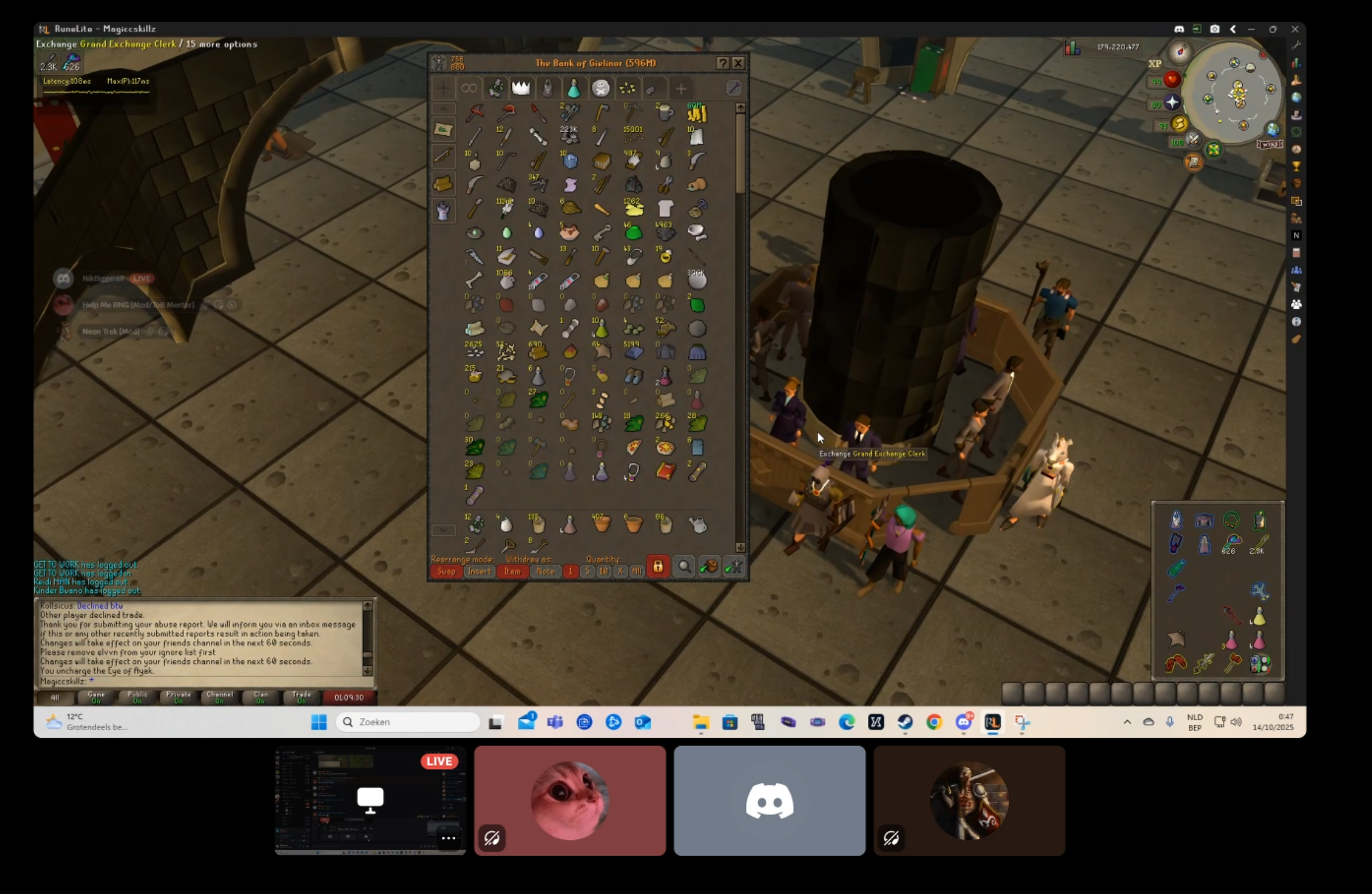Toggle run with the yellow boot orb
Screen dimensions: 1372x894
[x=1179, y=124]
